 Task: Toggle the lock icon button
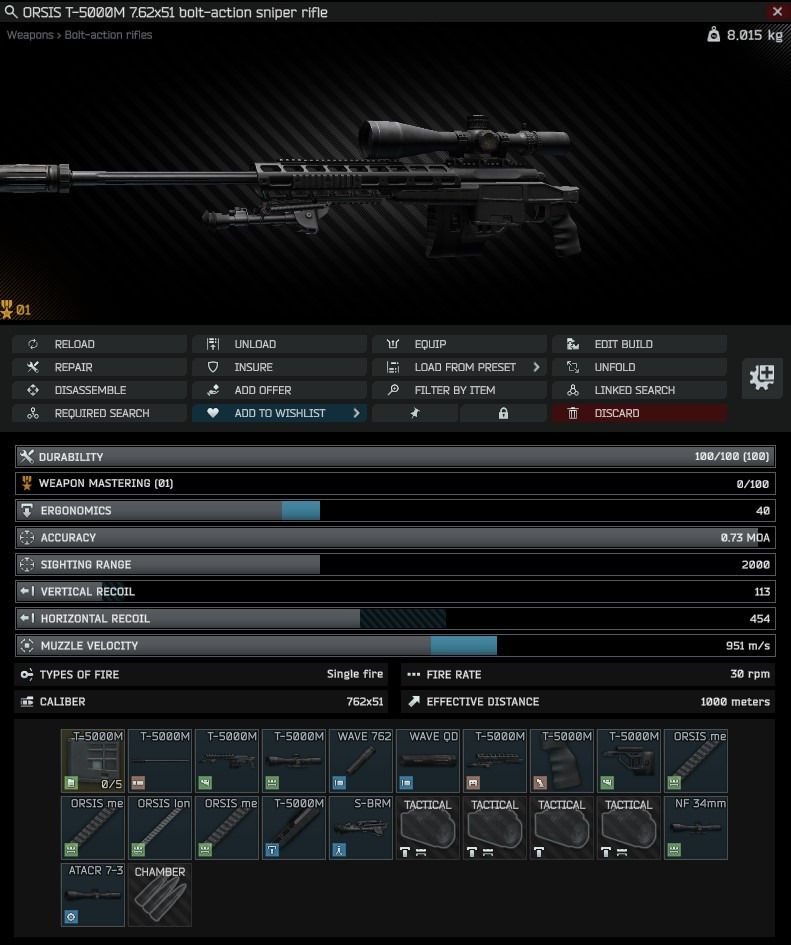tap(504, 413)
